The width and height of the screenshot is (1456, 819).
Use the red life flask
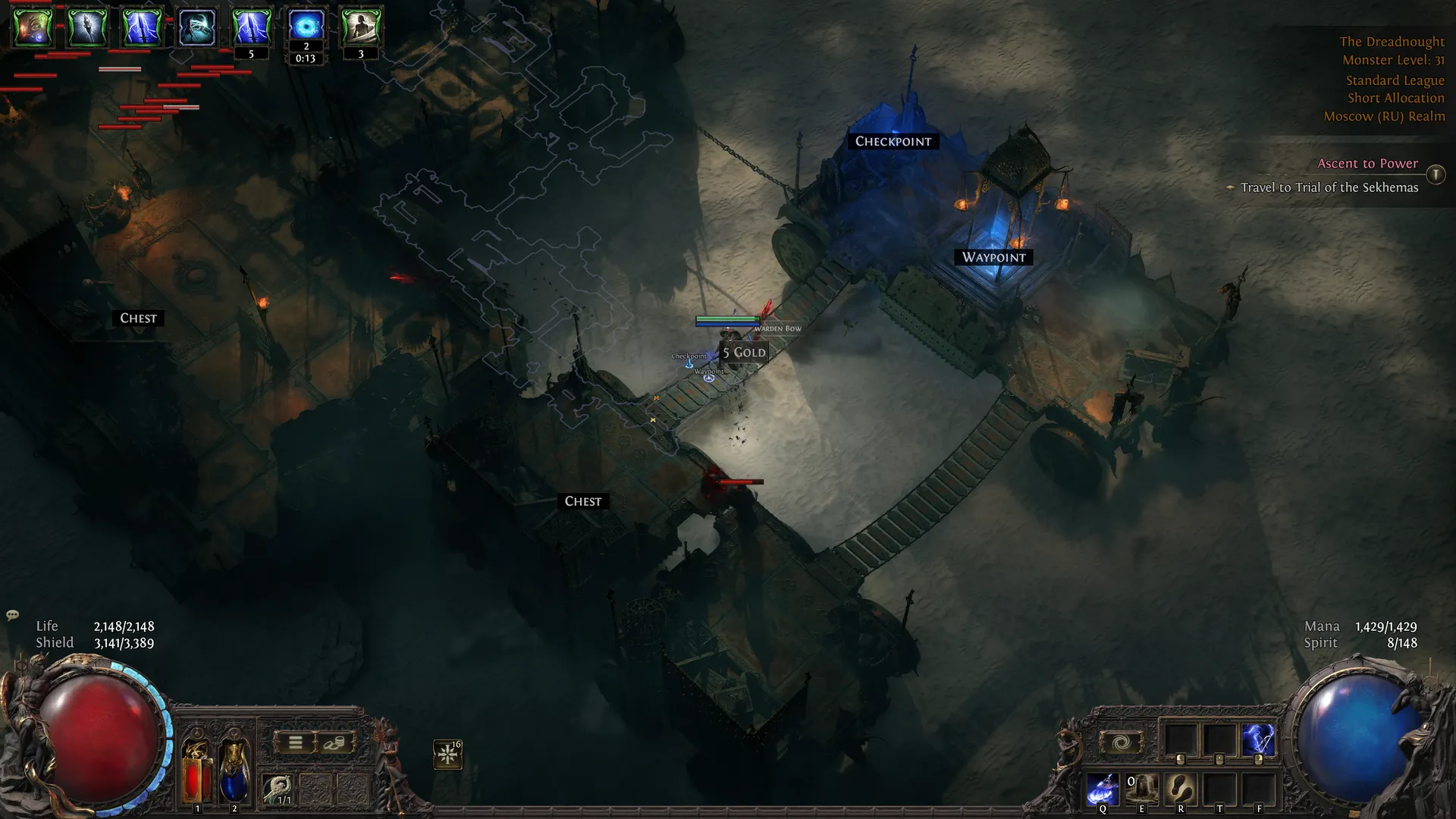tap(196, 771)
